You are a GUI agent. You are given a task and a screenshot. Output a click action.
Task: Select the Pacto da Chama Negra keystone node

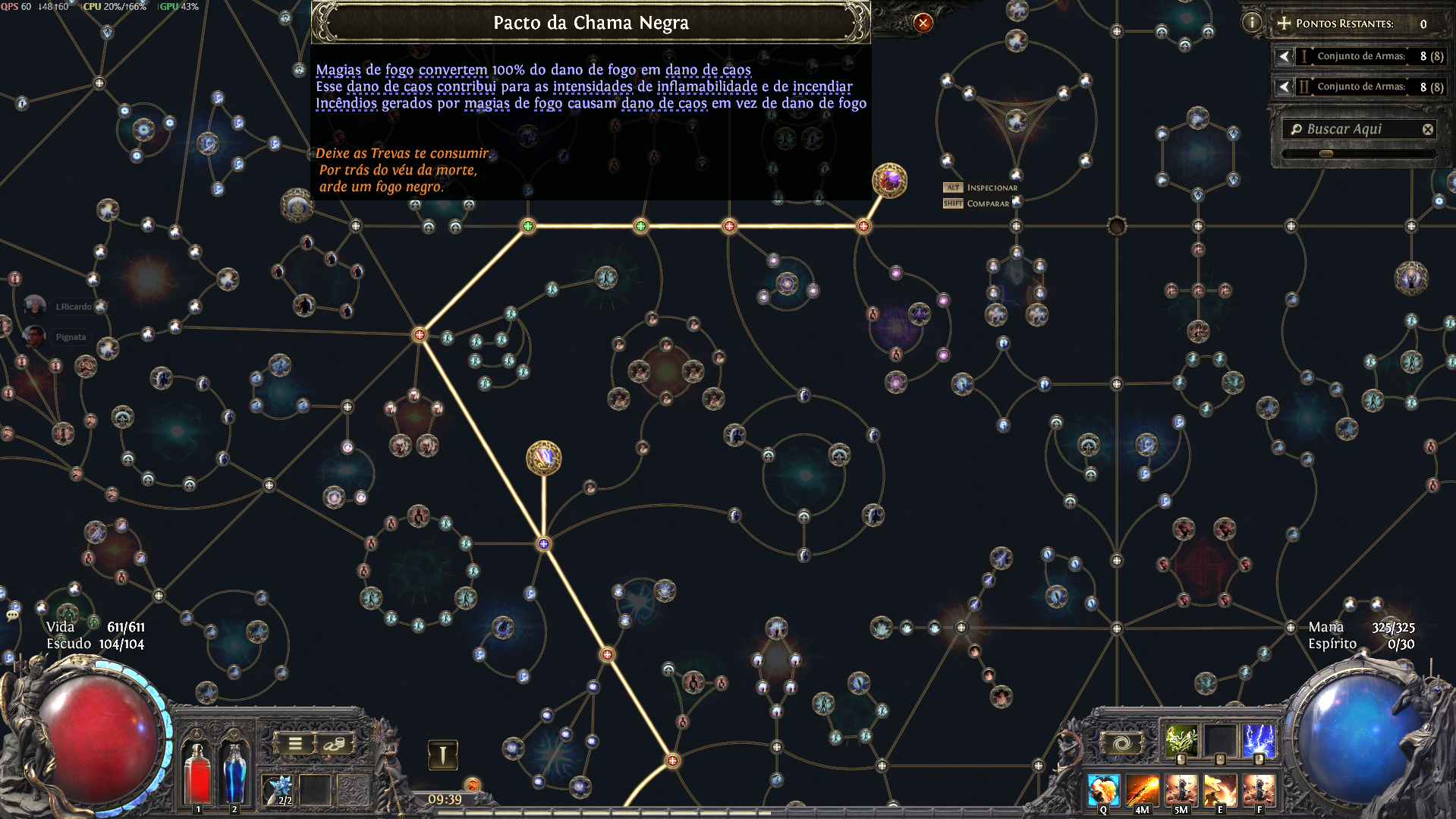tap(889, 181)
